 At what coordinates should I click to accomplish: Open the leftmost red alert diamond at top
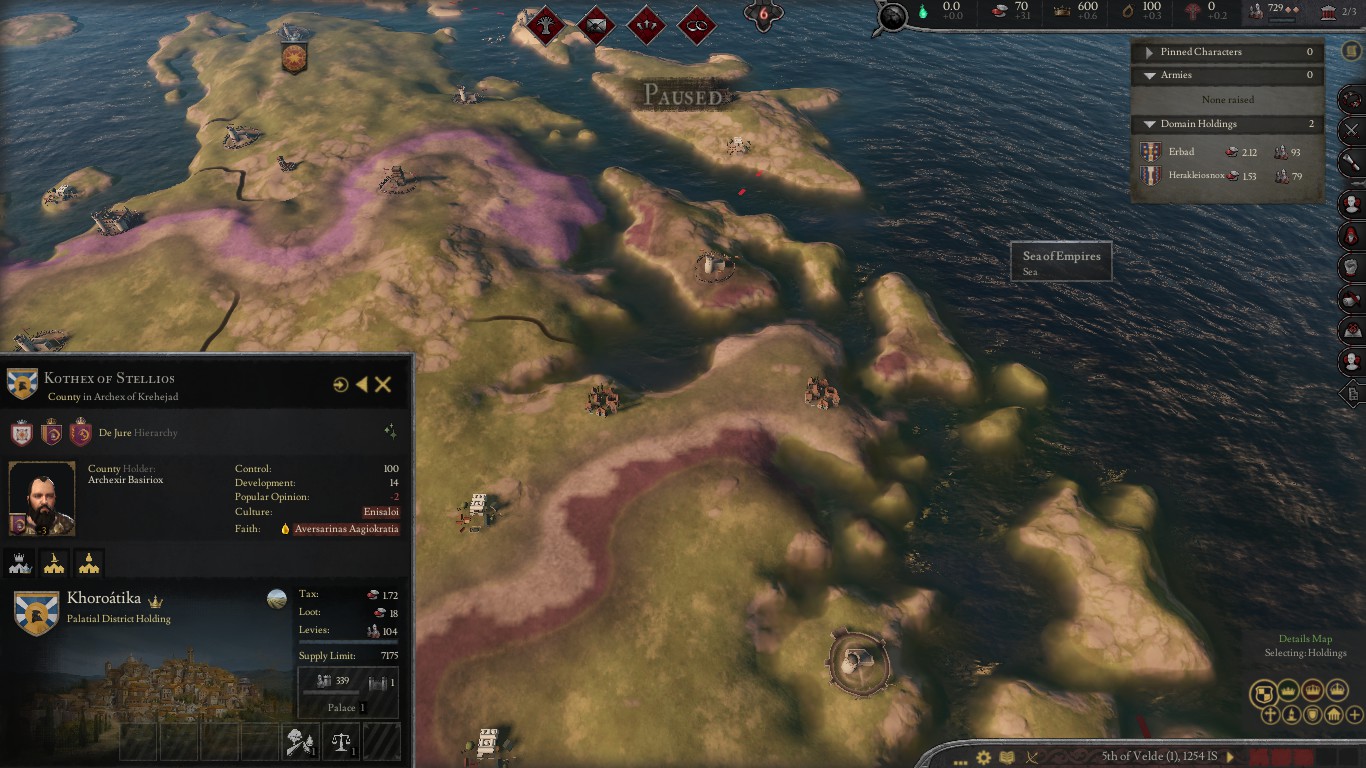(x=545, y=26)
